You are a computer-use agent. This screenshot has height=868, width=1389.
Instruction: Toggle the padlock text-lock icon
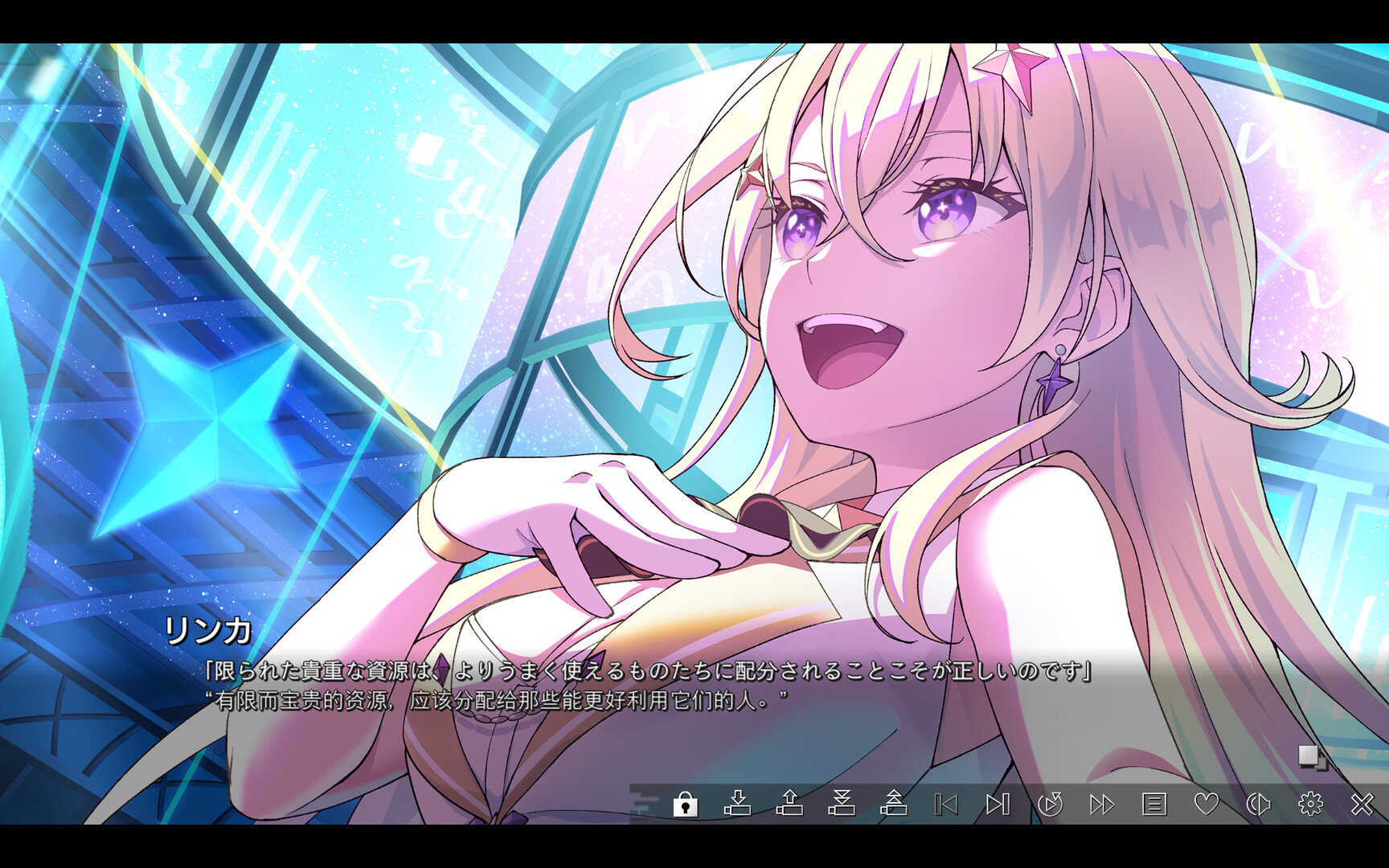[x=686, y=802]
